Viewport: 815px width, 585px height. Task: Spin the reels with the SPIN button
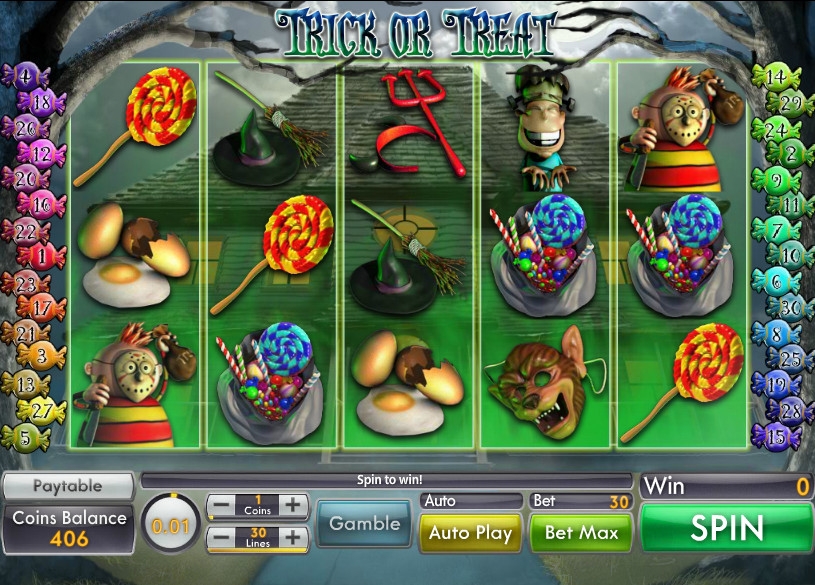[x=726, y=527]
